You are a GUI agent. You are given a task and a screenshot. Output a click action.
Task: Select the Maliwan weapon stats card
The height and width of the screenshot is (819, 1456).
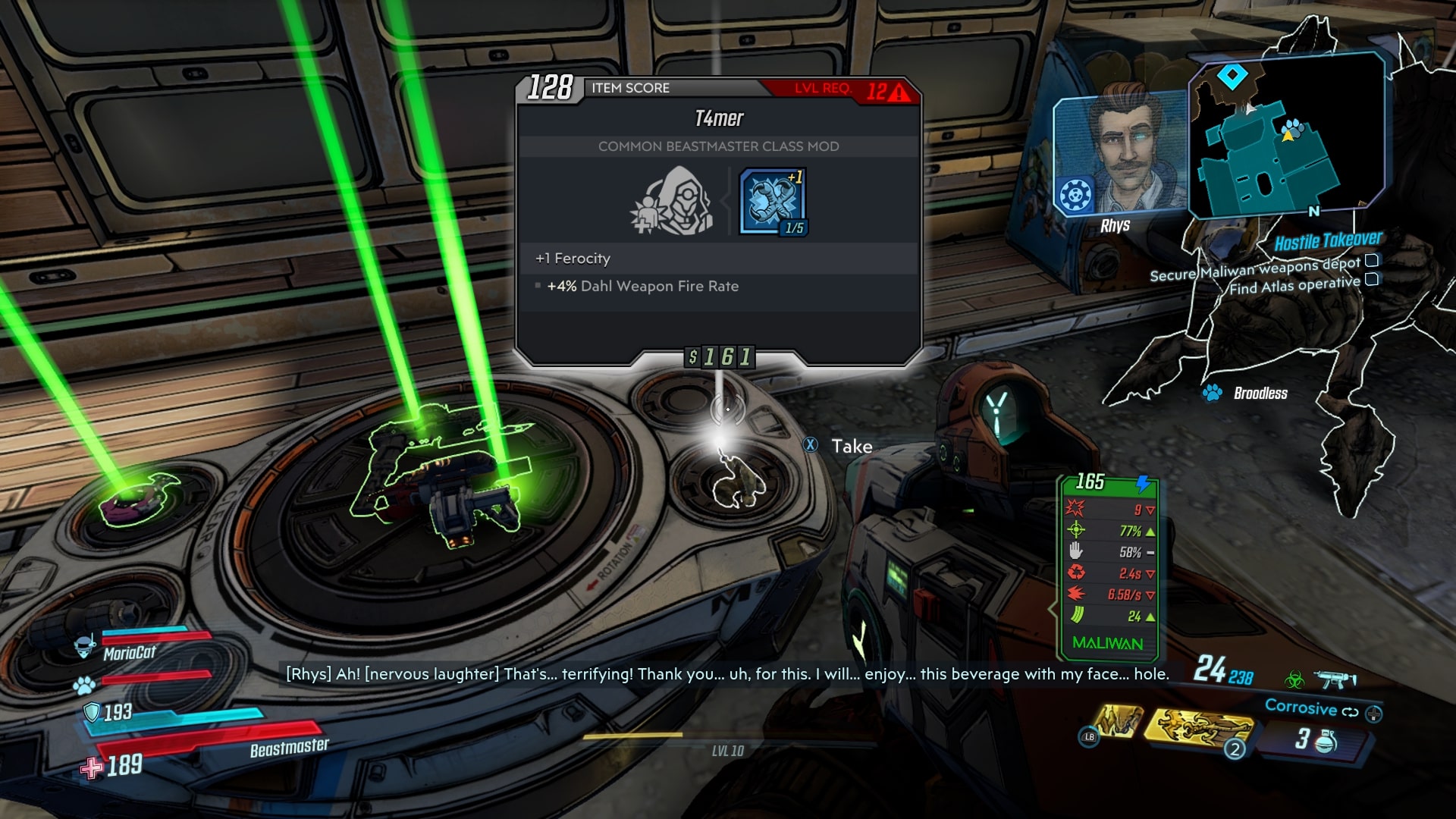pyautogui.click(x=1106, y=565)
